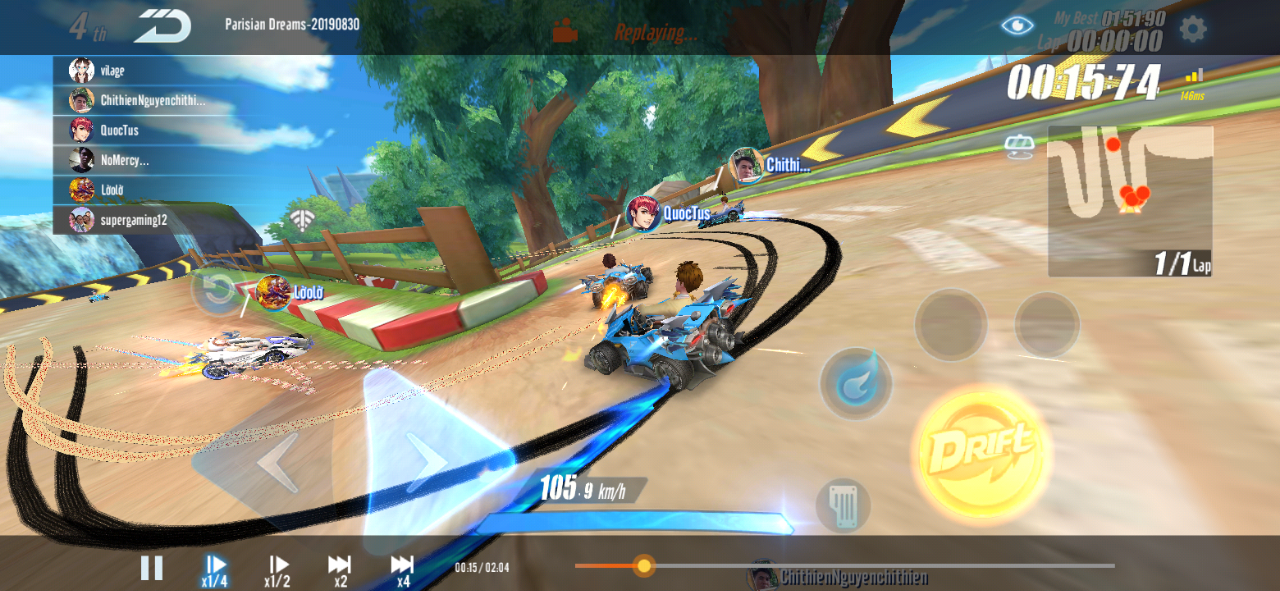Click the replay progress bar knob
The image size is (1280, 591).
tap(644, 566)
